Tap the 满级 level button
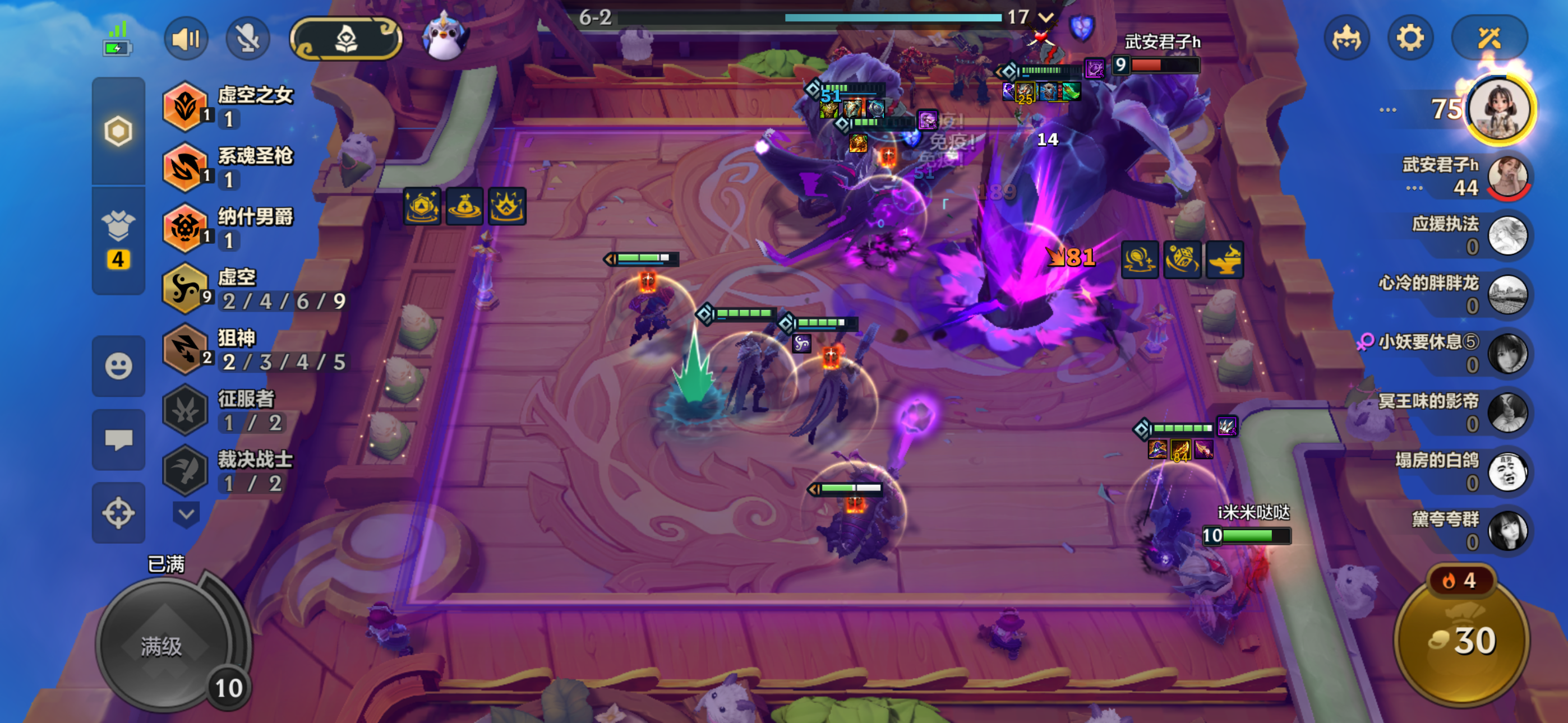The width and height of the screenshot is (1568, 723). pos(162,646)
